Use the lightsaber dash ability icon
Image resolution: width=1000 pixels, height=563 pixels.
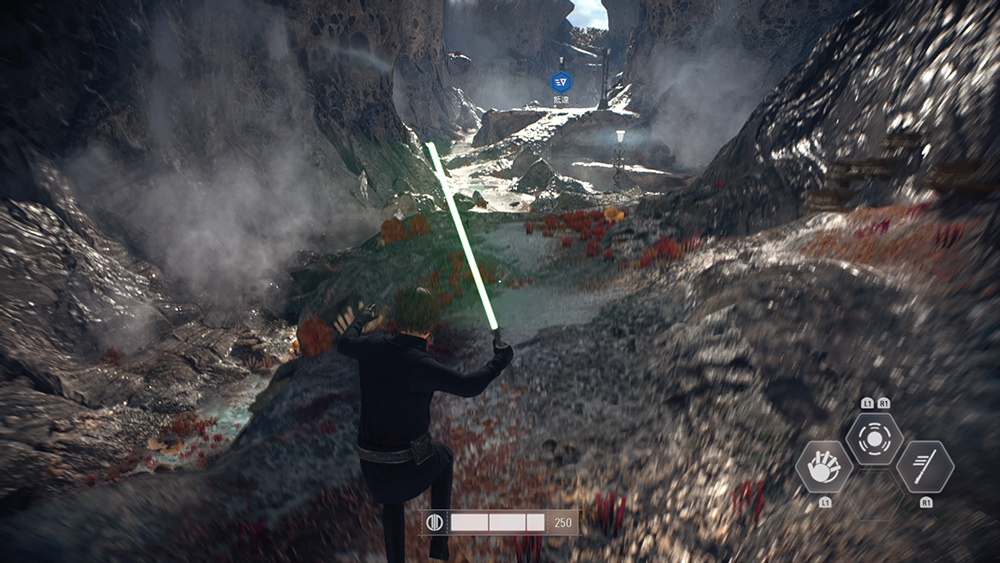tap(925, 466)
